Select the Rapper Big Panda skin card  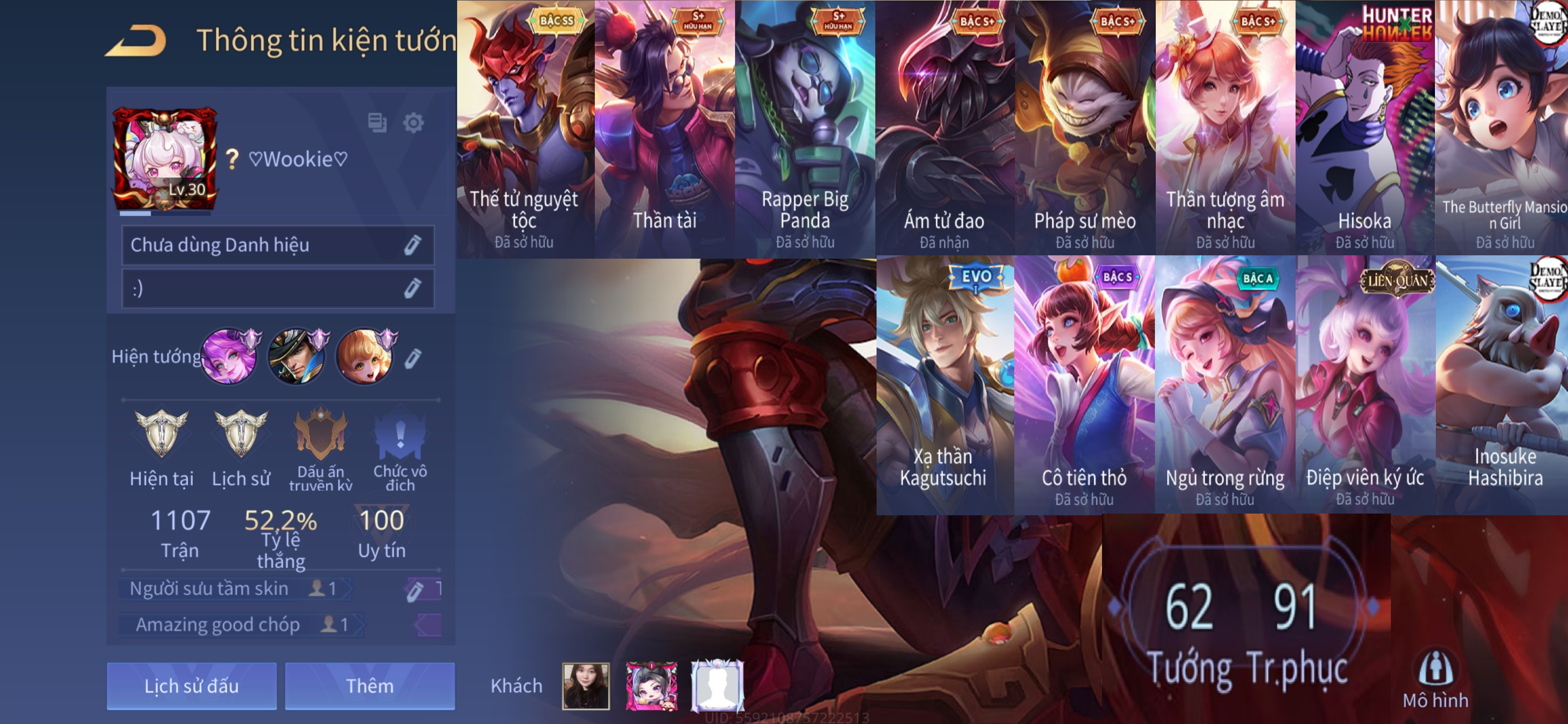click(805, 129)
